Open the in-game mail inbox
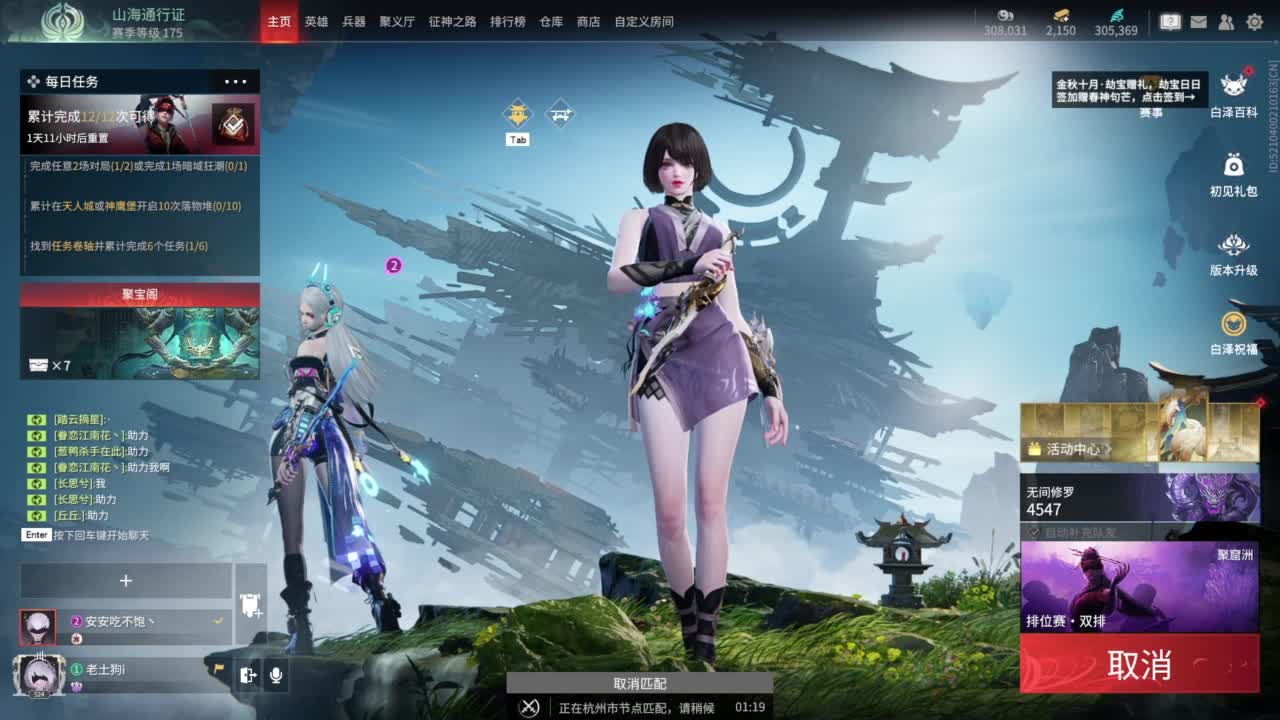This screenshot has height=720, width=1280. pyautogui.click(x=1199, y=22)
